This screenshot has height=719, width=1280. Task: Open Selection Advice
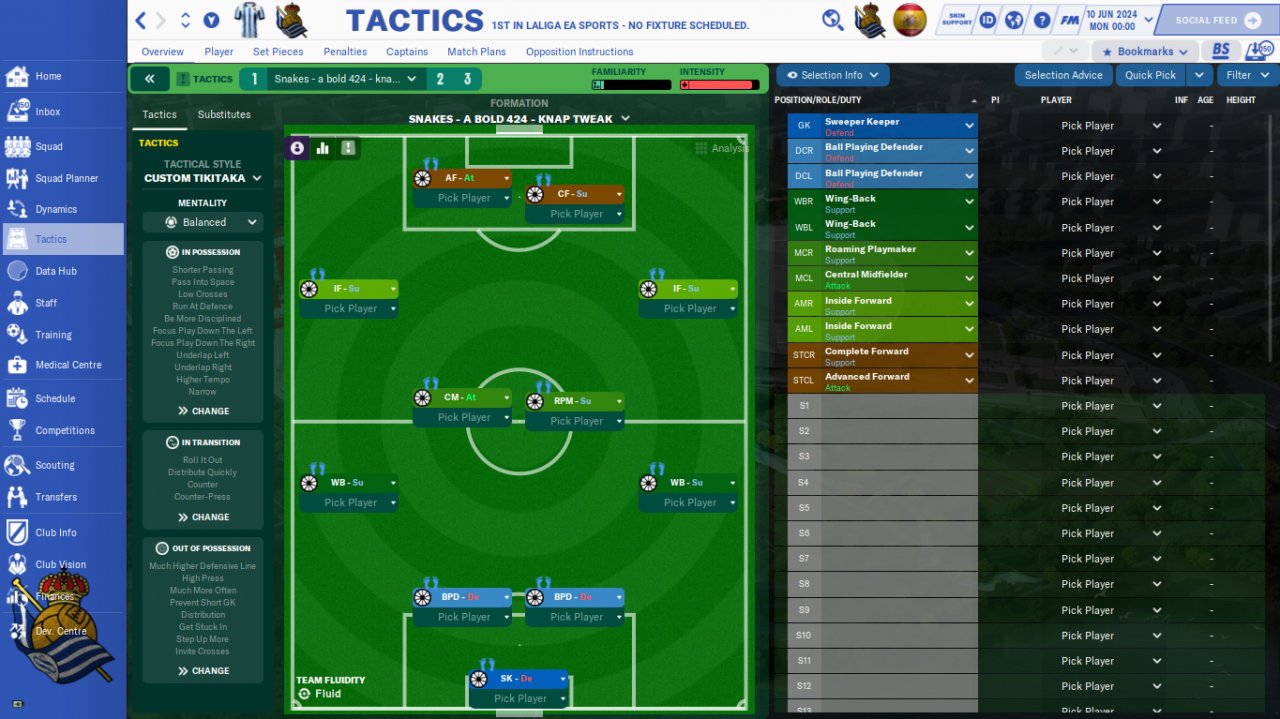[x=1063, y=75]
